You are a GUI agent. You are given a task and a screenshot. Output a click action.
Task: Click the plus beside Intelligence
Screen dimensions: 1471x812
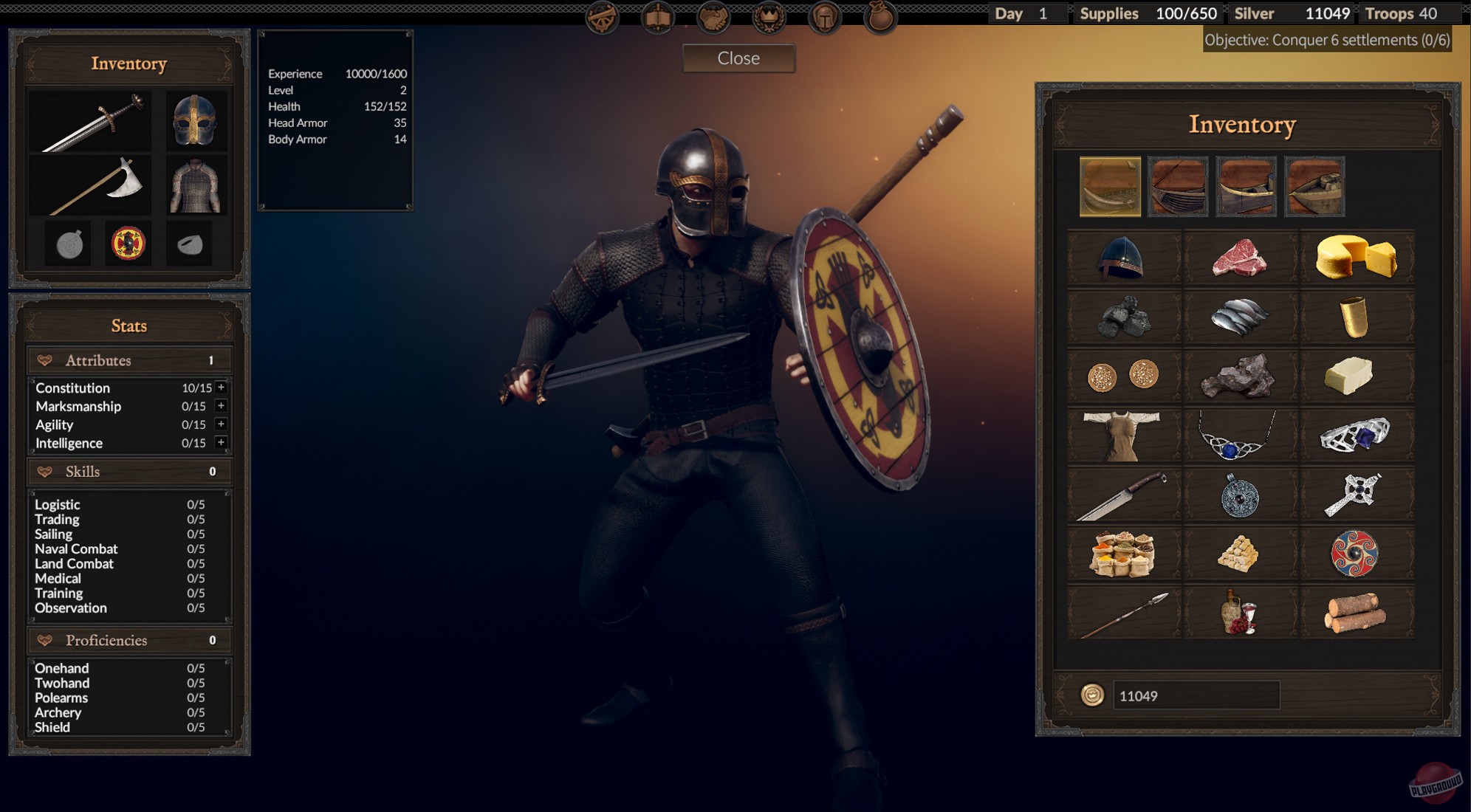click(219, 442)
